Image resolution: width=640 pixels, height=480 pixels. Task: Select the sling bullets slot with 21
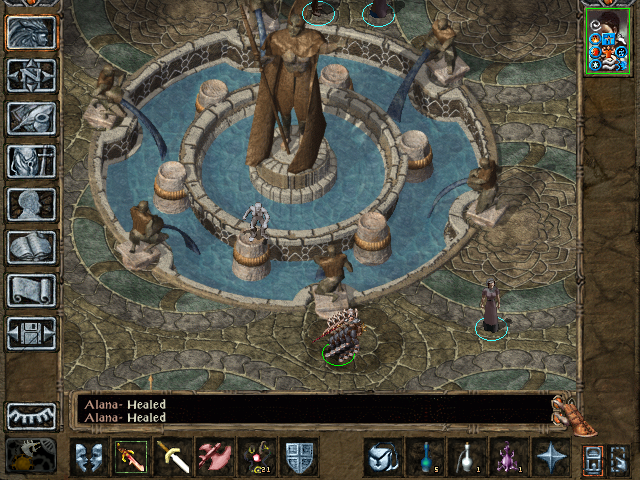258,457
